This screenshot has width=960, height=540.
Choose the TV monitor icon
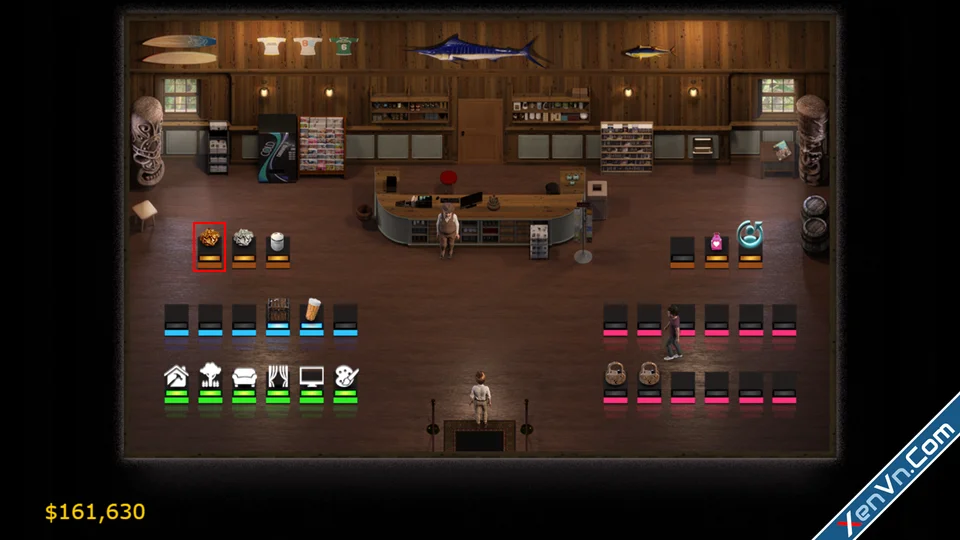coord(312,377)
